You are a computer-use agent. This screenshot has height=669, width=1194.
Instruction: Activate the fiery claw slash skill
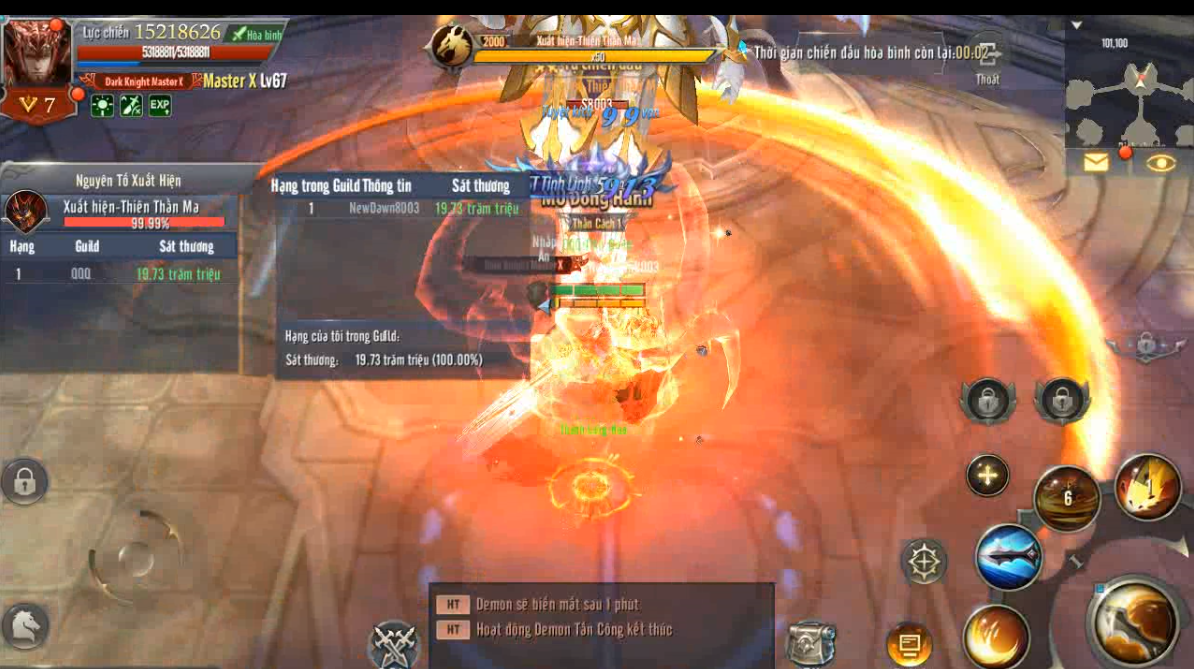[995, 636]
